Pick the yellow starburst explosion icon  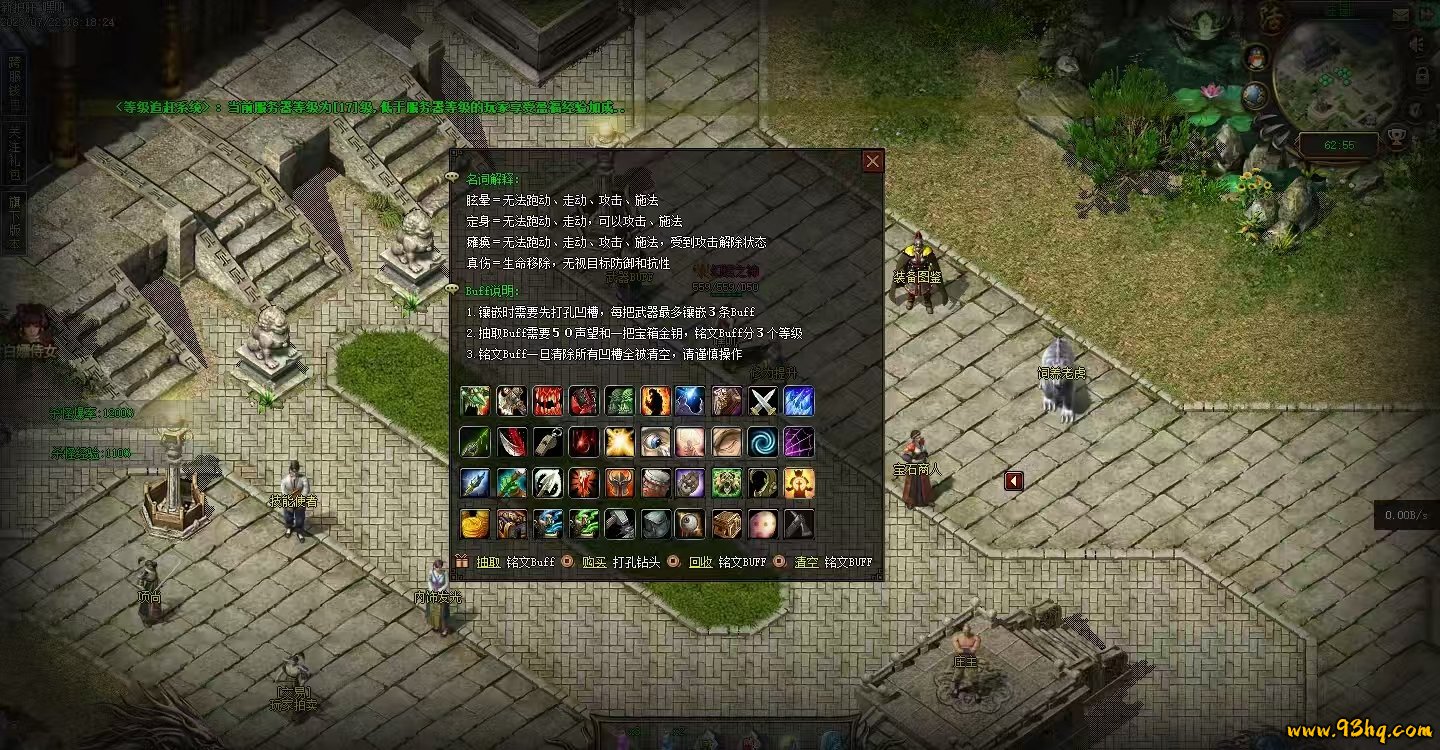[619, 442]
